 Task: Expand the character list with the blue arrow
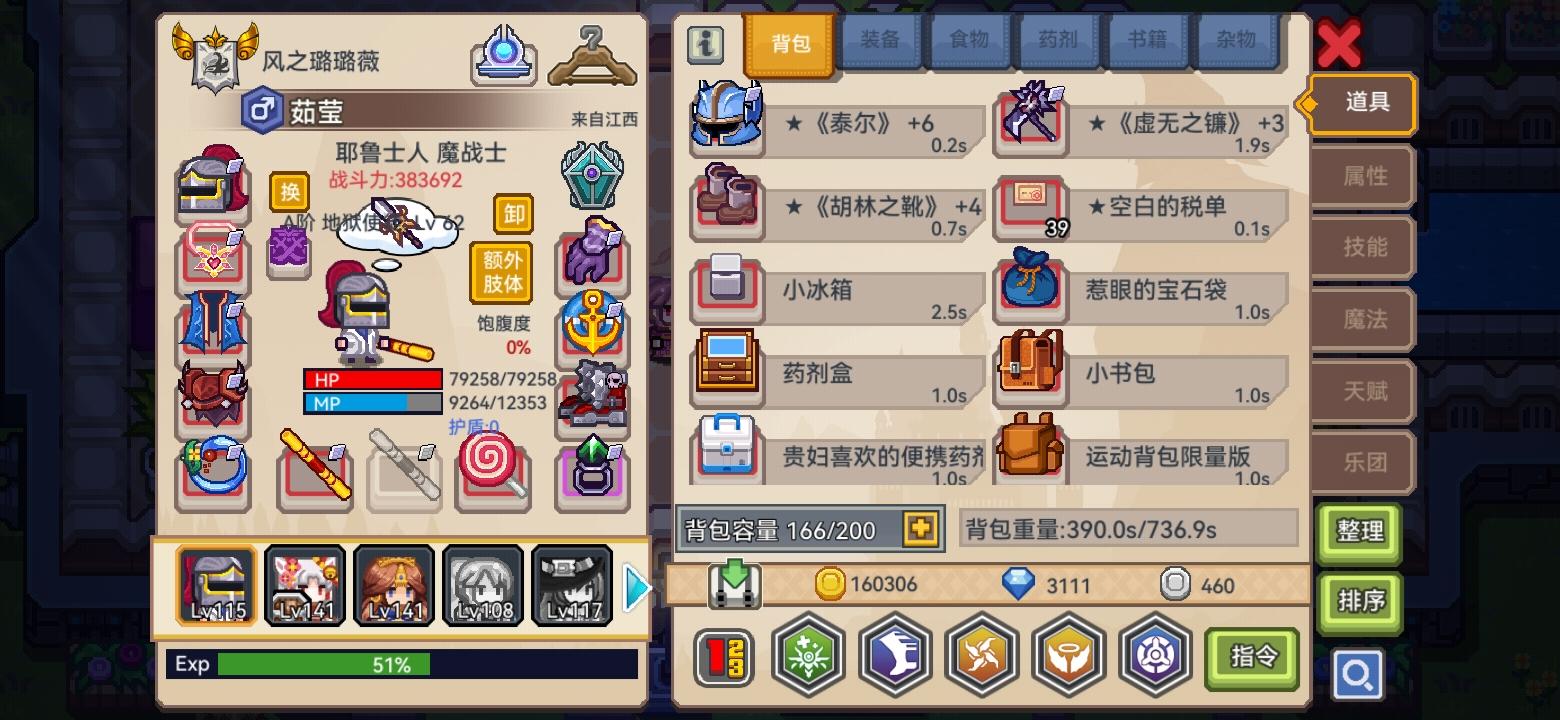click(637, 588)
